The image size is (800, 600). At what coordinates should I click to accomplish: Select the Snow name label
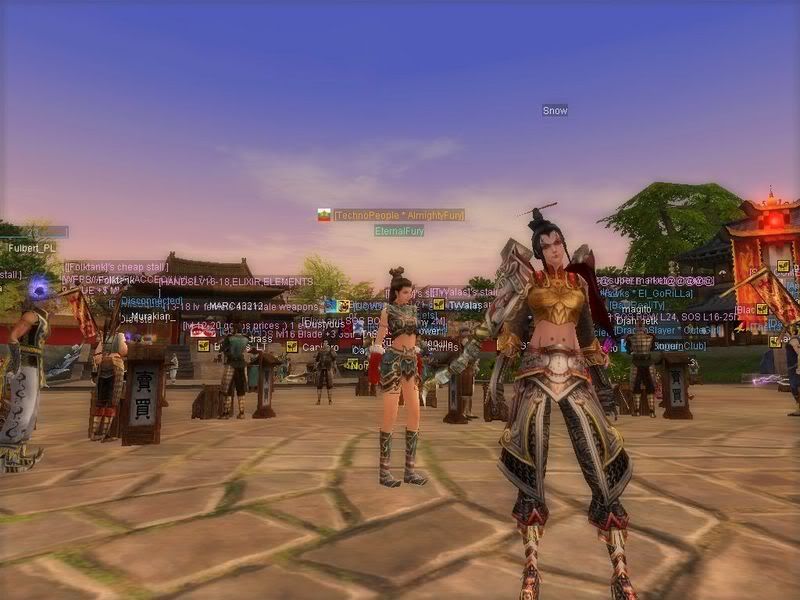[555, 110]
